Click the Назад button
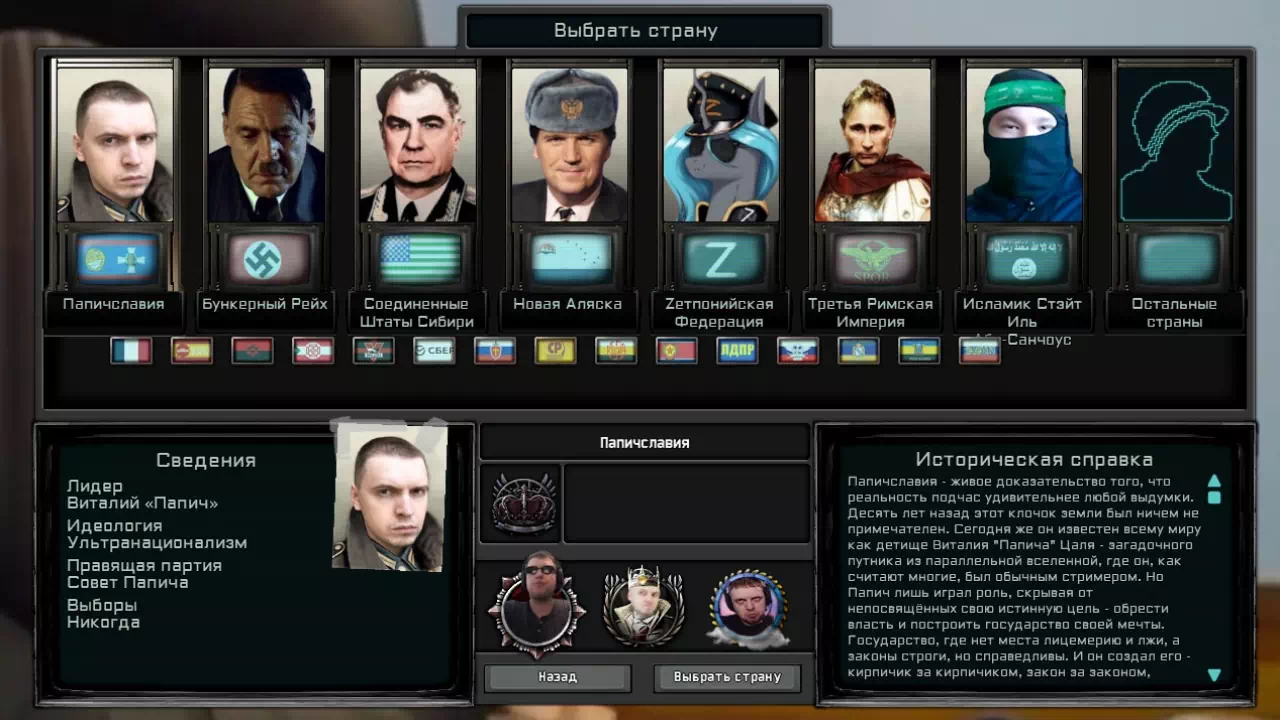The image size is (1280, 720). [557, 677]
